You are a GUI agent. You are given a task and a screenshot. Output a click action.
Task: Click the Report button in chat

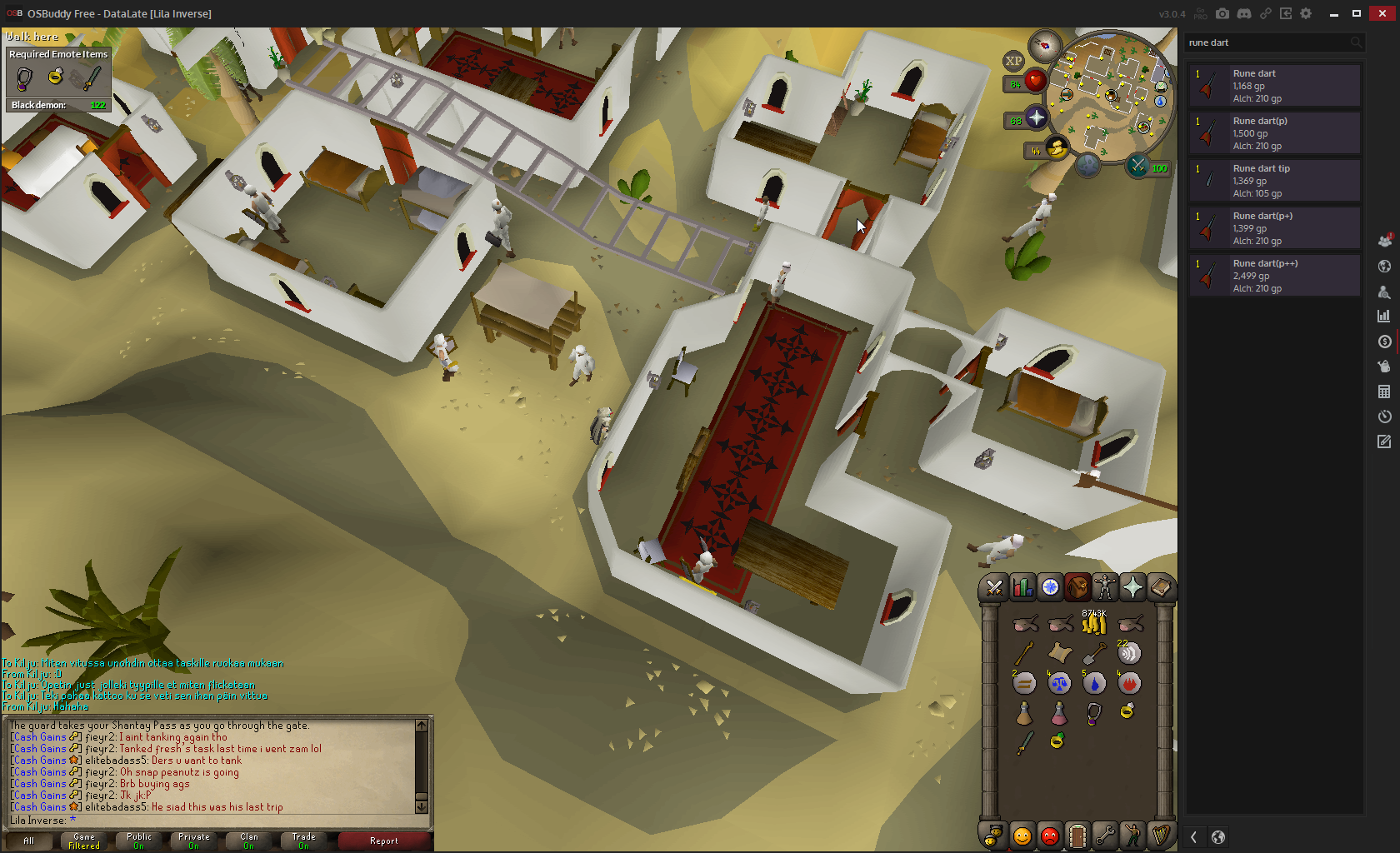[x=383, y=841]
